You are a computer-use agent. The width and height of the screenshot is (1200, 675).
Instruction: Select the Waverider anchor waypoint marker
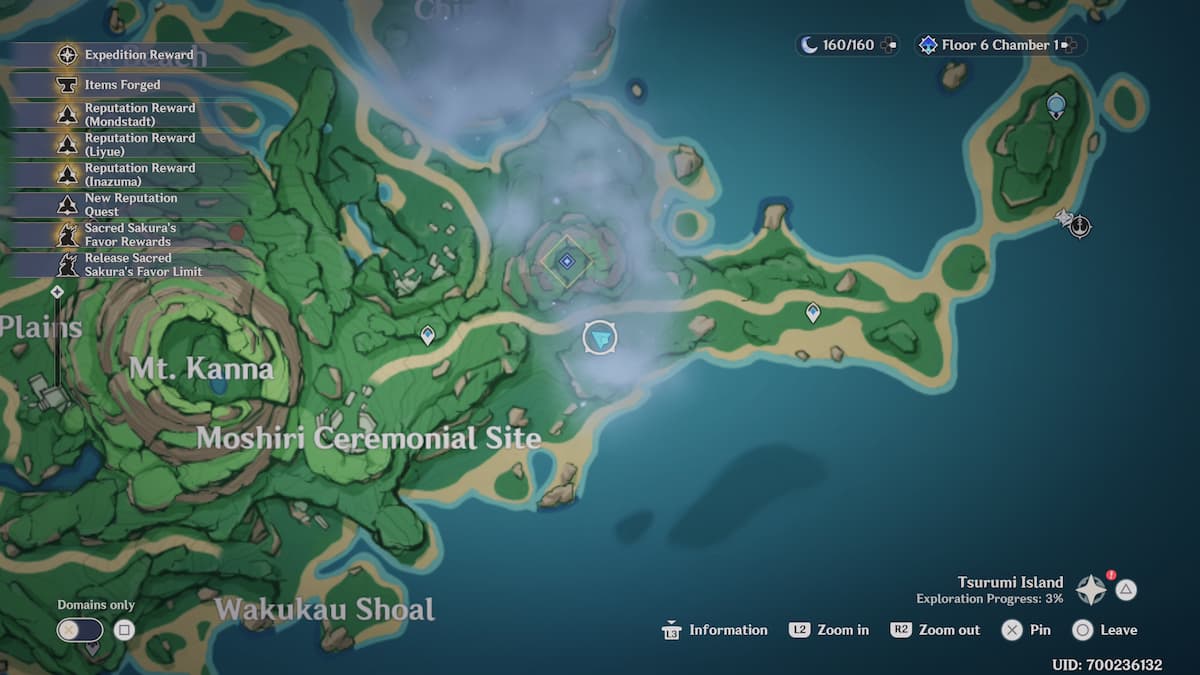coord(1080,226)
